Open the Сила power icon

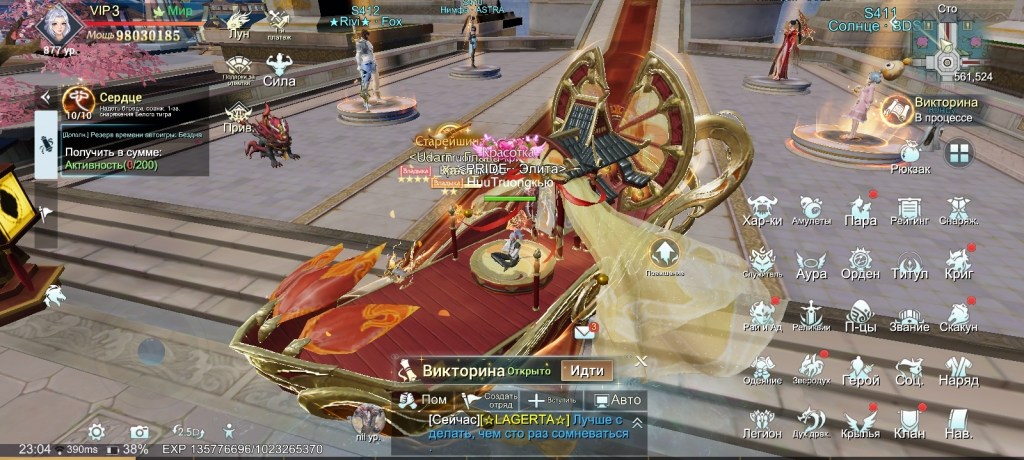[277, 70]
